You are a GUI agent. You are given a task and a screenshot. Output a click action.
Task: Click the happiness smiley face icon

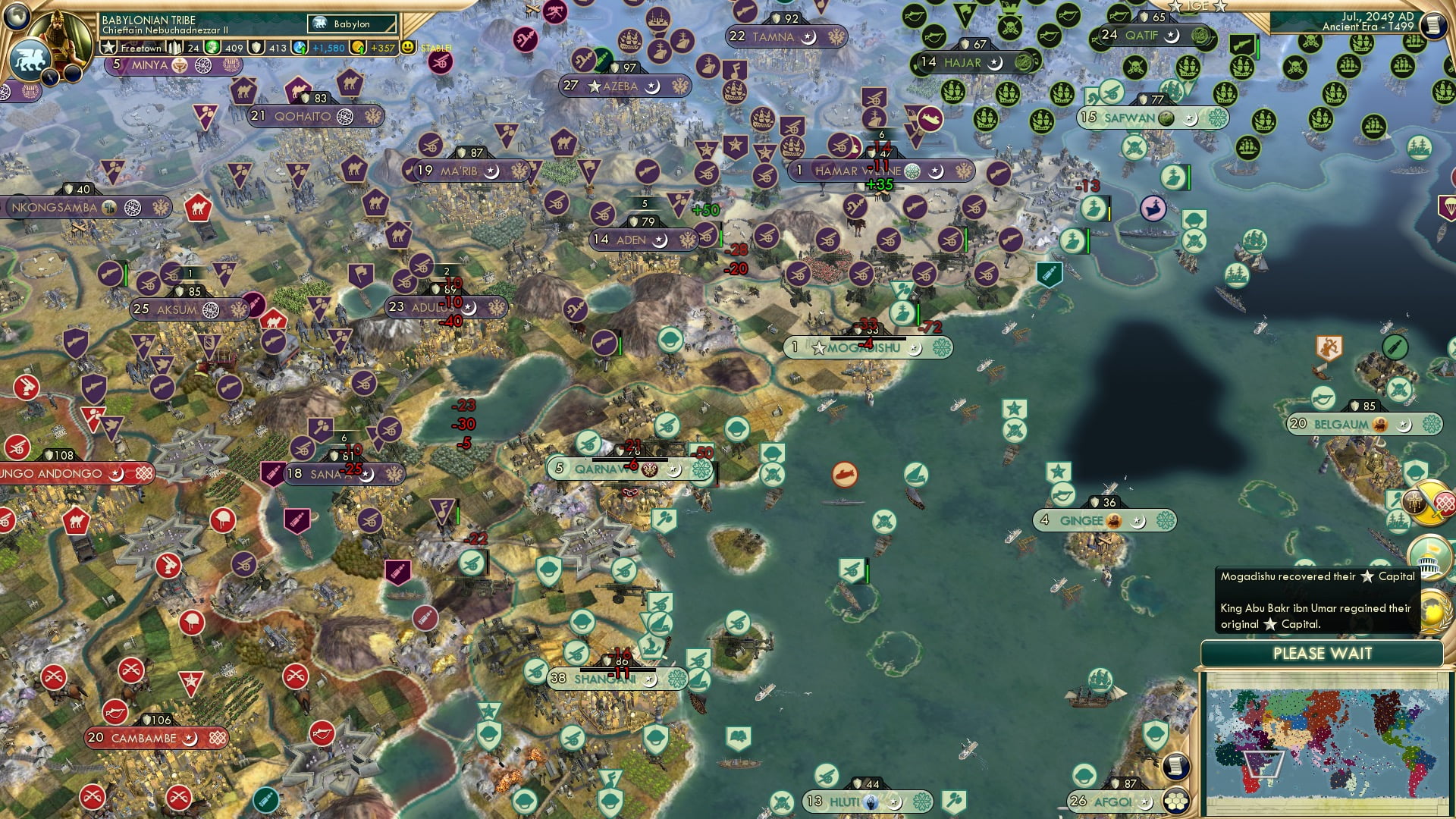[x=407, y=47]
